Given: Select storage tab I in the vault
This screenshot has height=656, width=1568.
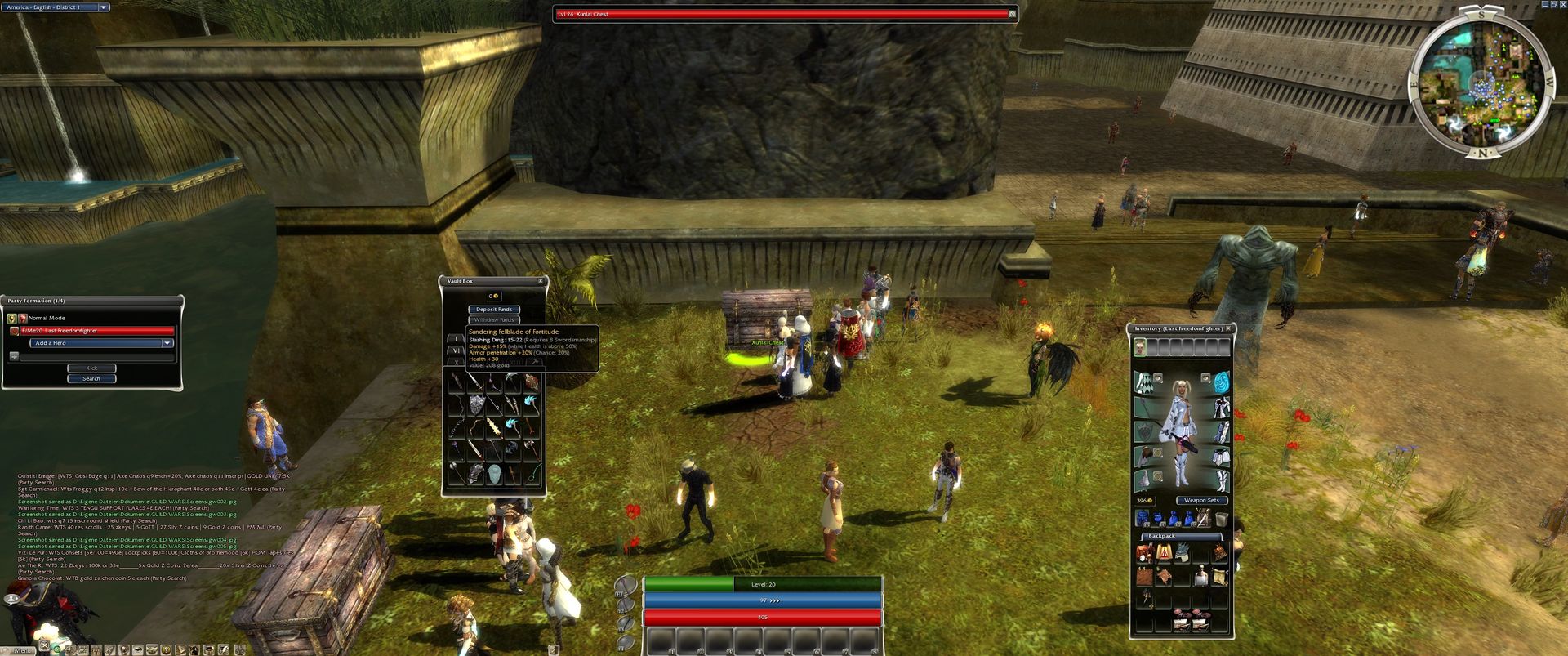Looking at the screenshot, I should point(456,339).
